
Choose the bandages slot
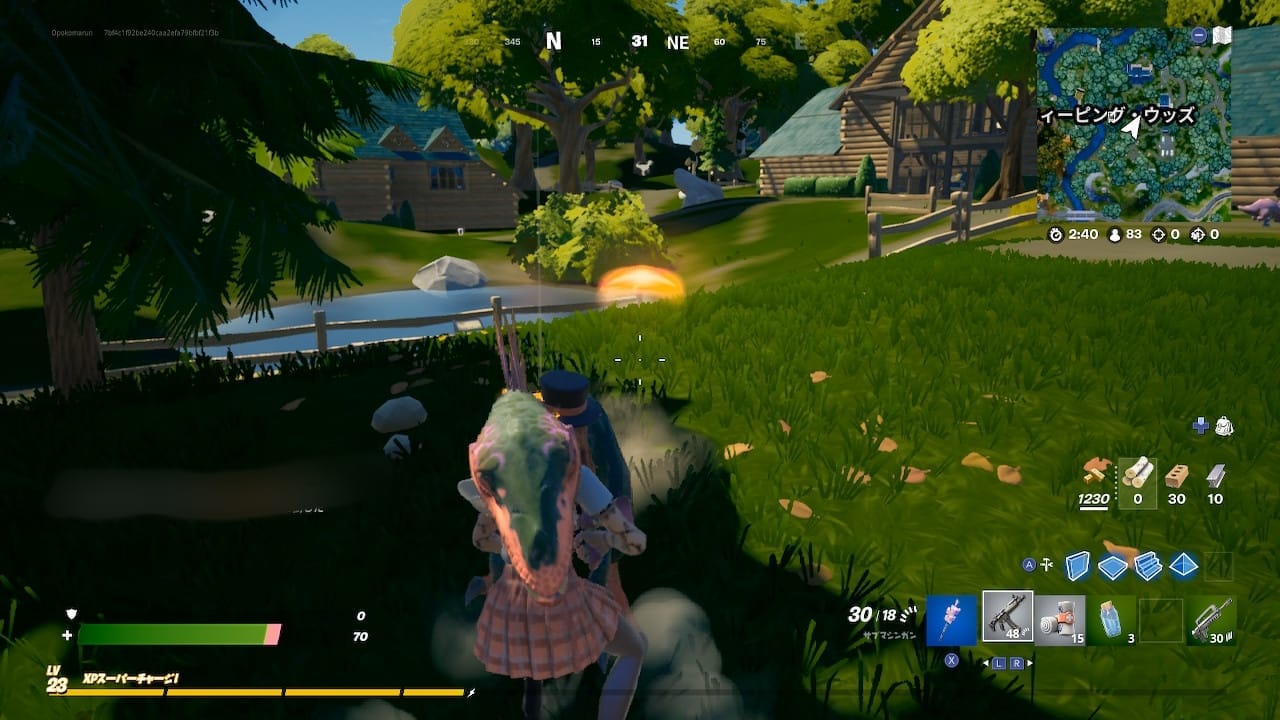pos(1059,619)
